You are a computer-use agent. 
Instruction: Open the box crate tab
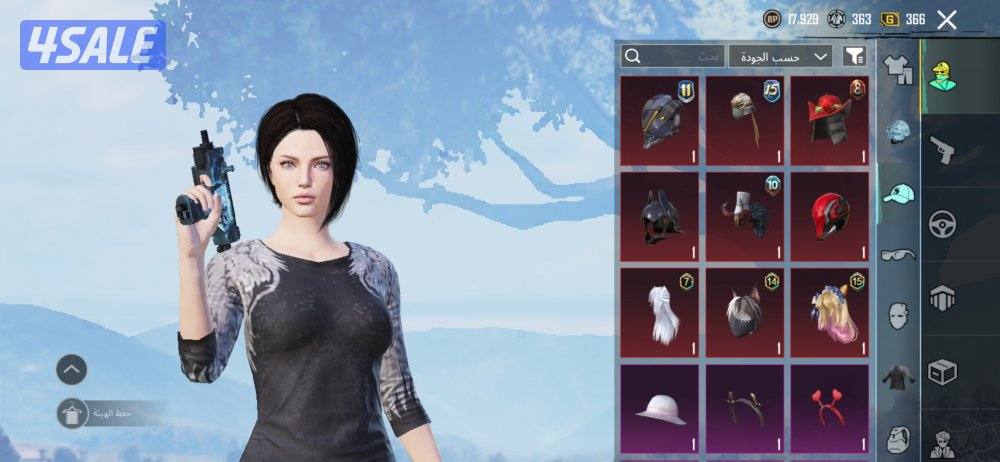tap(942, 370)
